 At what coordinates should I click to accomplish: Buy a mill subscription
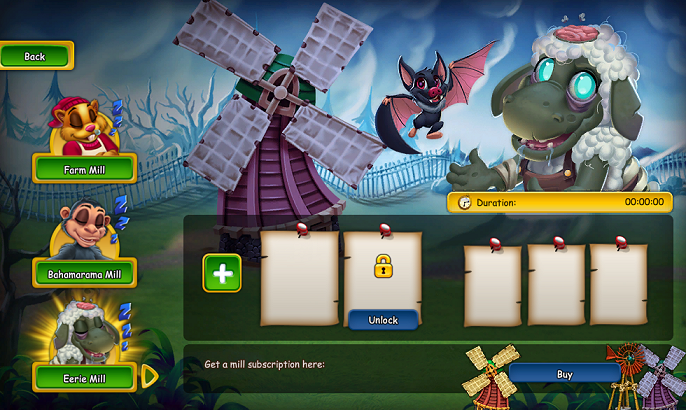[564, 374]
